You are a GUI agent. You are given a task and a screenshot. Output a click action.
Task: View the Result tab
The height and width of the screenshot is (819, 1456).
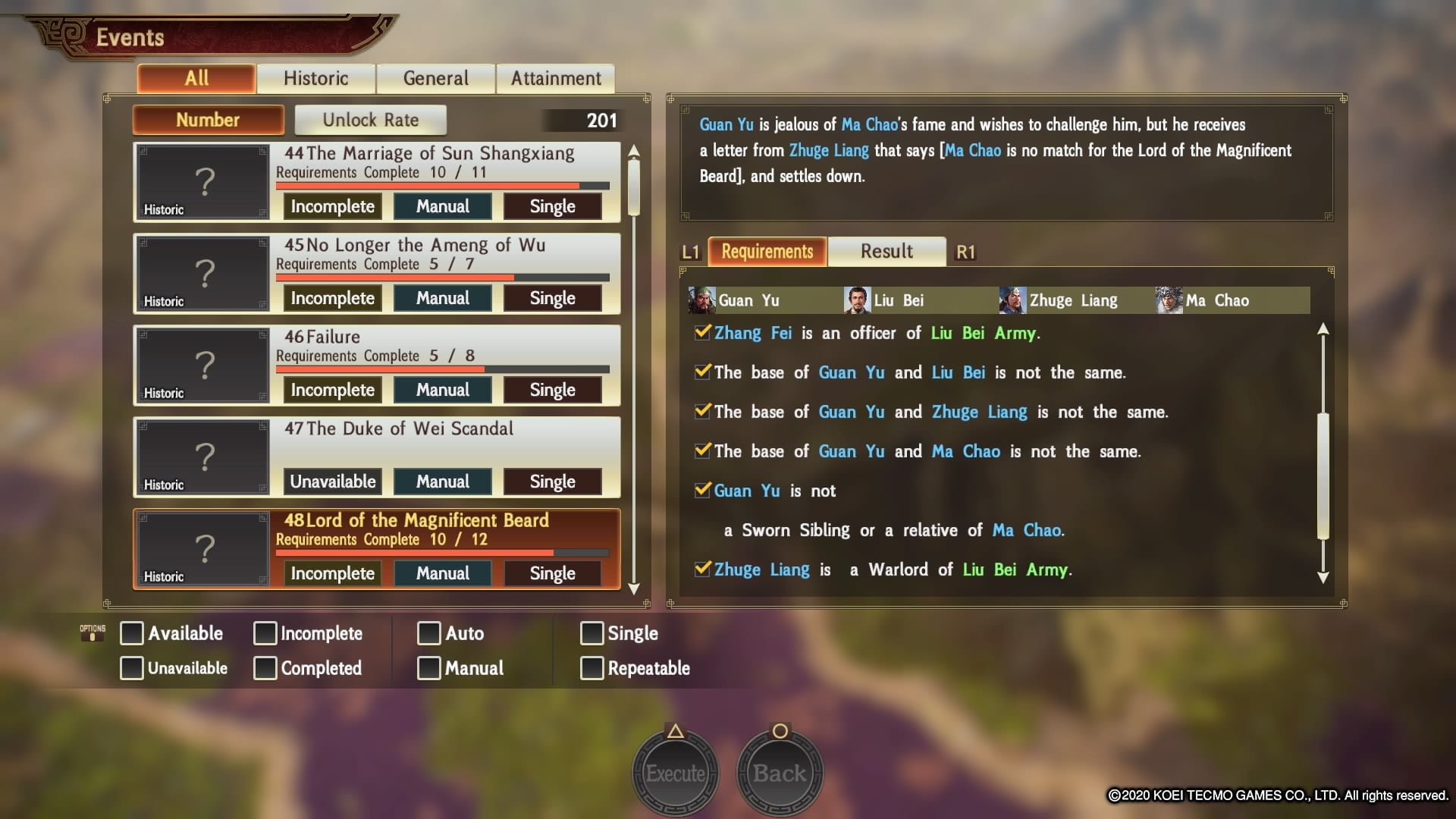click(x=886, y=252)
